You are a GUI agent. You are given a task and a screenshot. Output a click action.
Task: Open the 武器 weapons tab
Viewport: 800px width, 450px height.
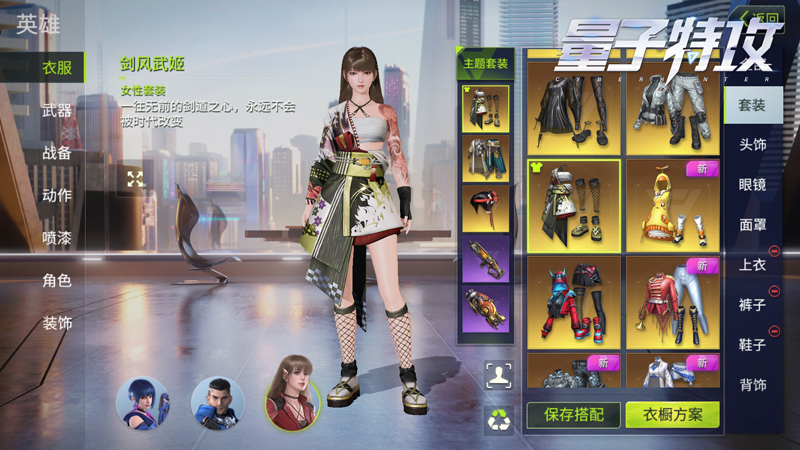(56, 111)
